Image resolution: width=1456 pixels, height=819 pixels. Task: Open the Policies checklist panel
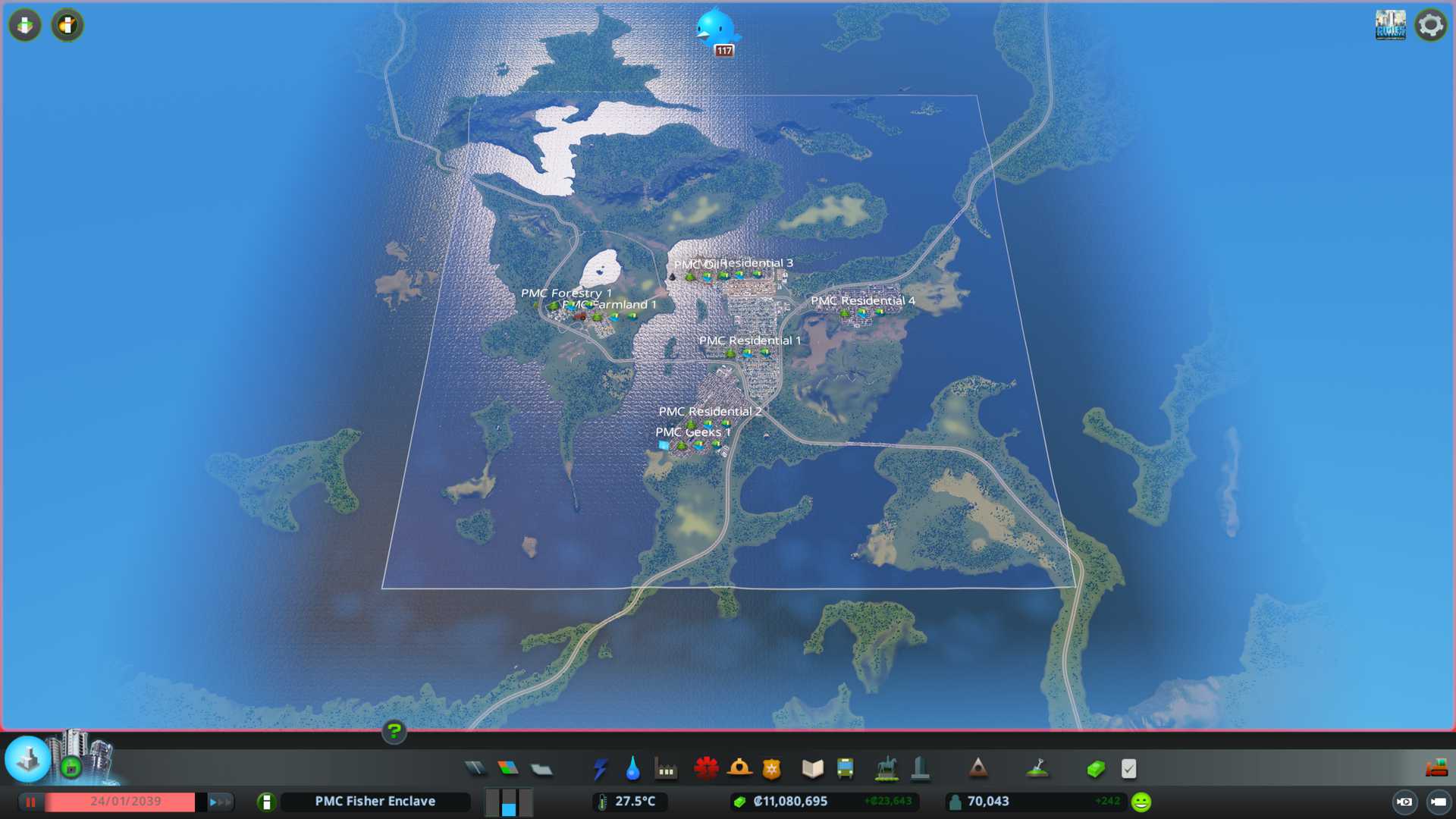(1128, 769)
